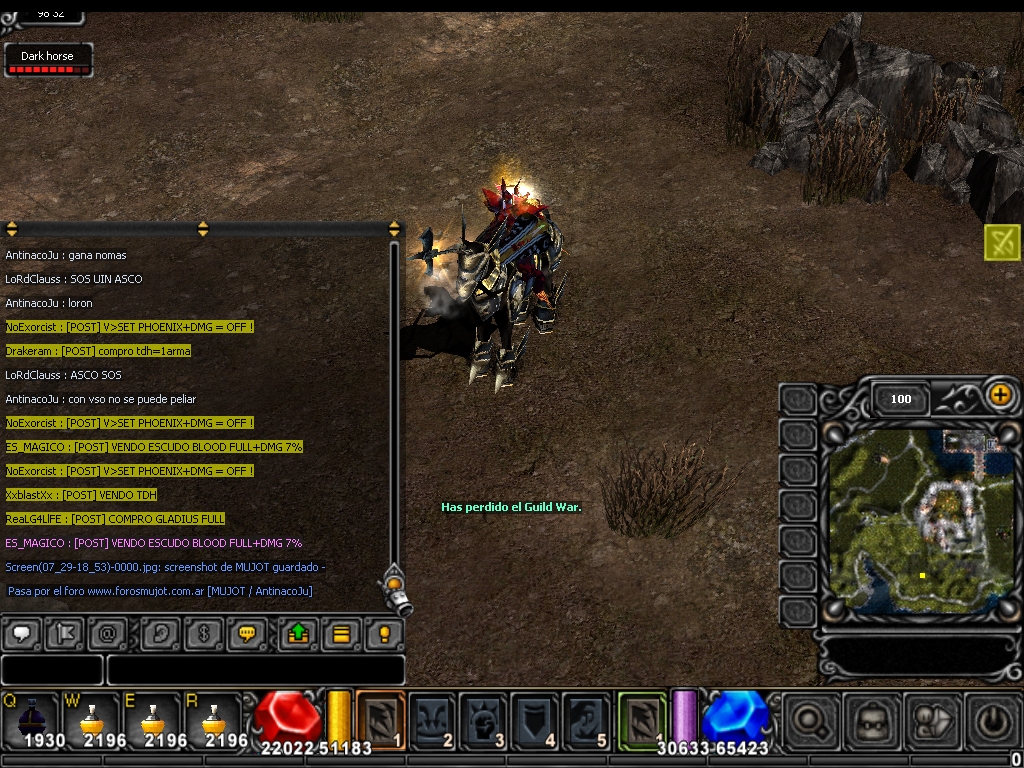The height and width of the screenshot is (768, 1024).
Task: Zoom the minimap with the plus button
Action: pos(1000,395)
